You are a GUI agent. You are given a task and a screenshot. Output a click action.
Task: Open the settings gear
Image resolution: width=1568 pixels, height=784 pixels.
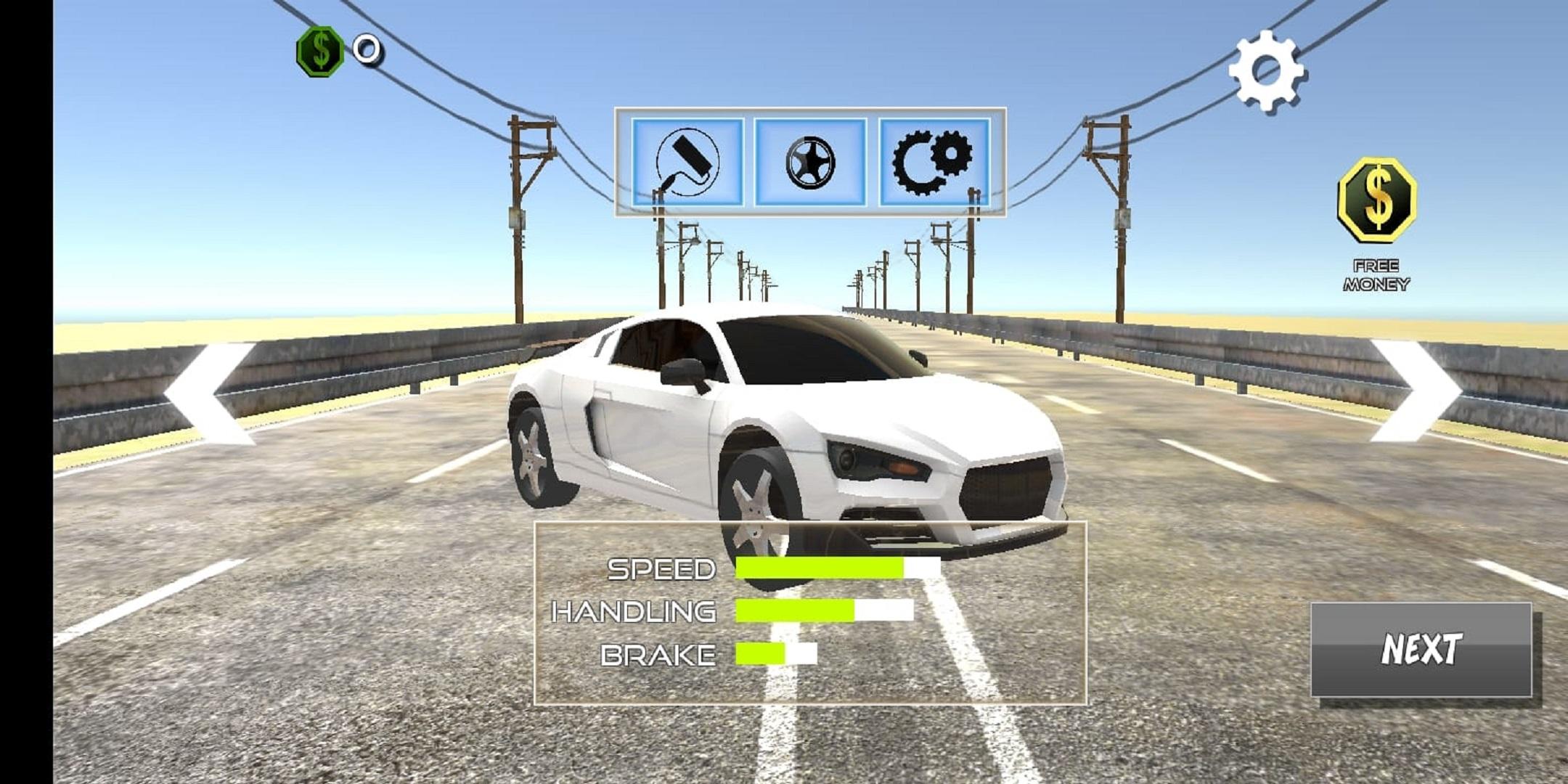coord(1267,69)
